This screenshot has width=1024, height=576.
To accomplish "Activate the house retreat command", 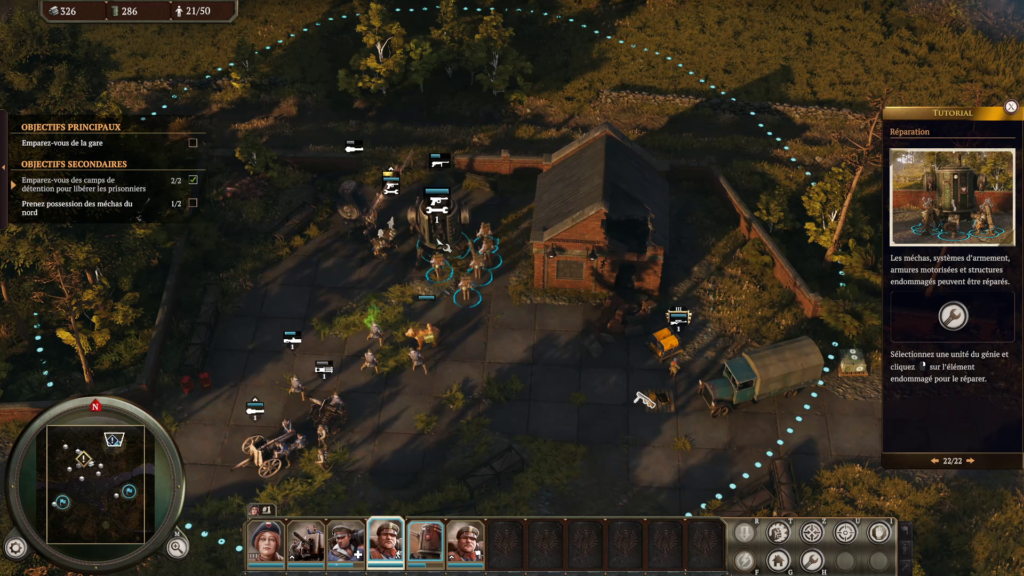I will click(778, 560).
